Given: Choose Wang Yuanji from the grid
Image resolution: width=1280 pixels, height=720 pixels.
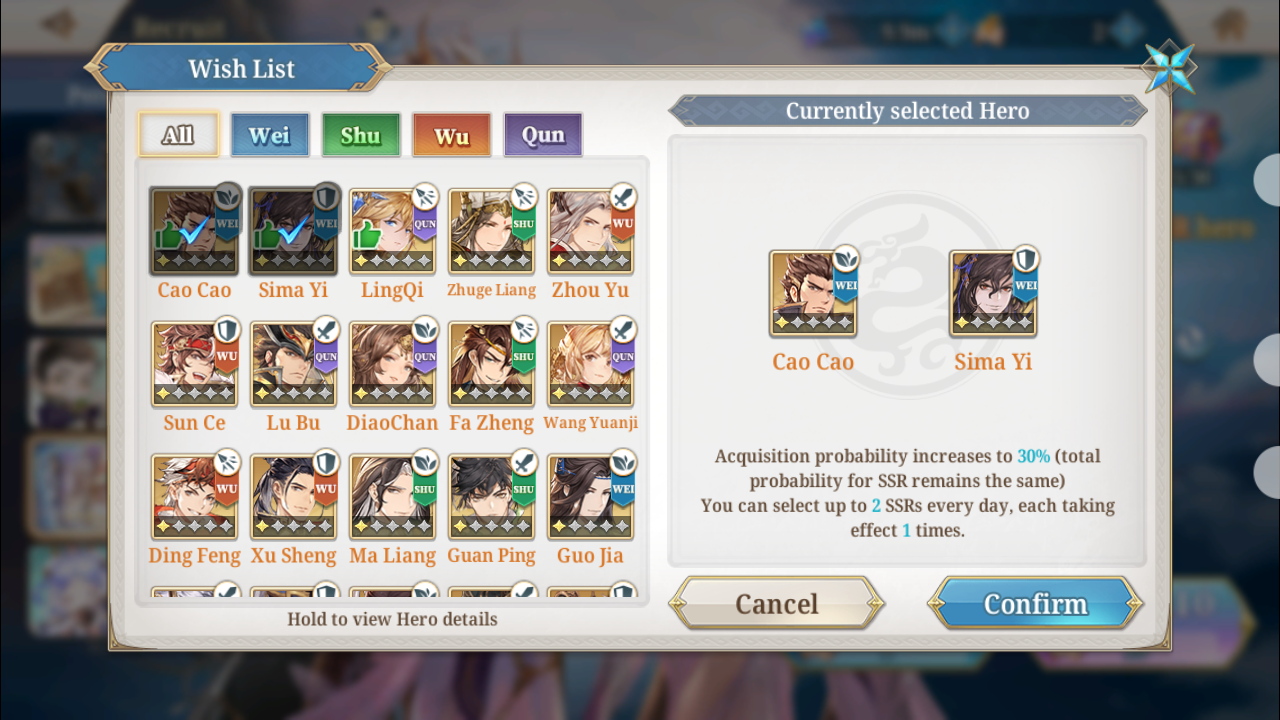Looking at the screenshot, I should point(590,364).
